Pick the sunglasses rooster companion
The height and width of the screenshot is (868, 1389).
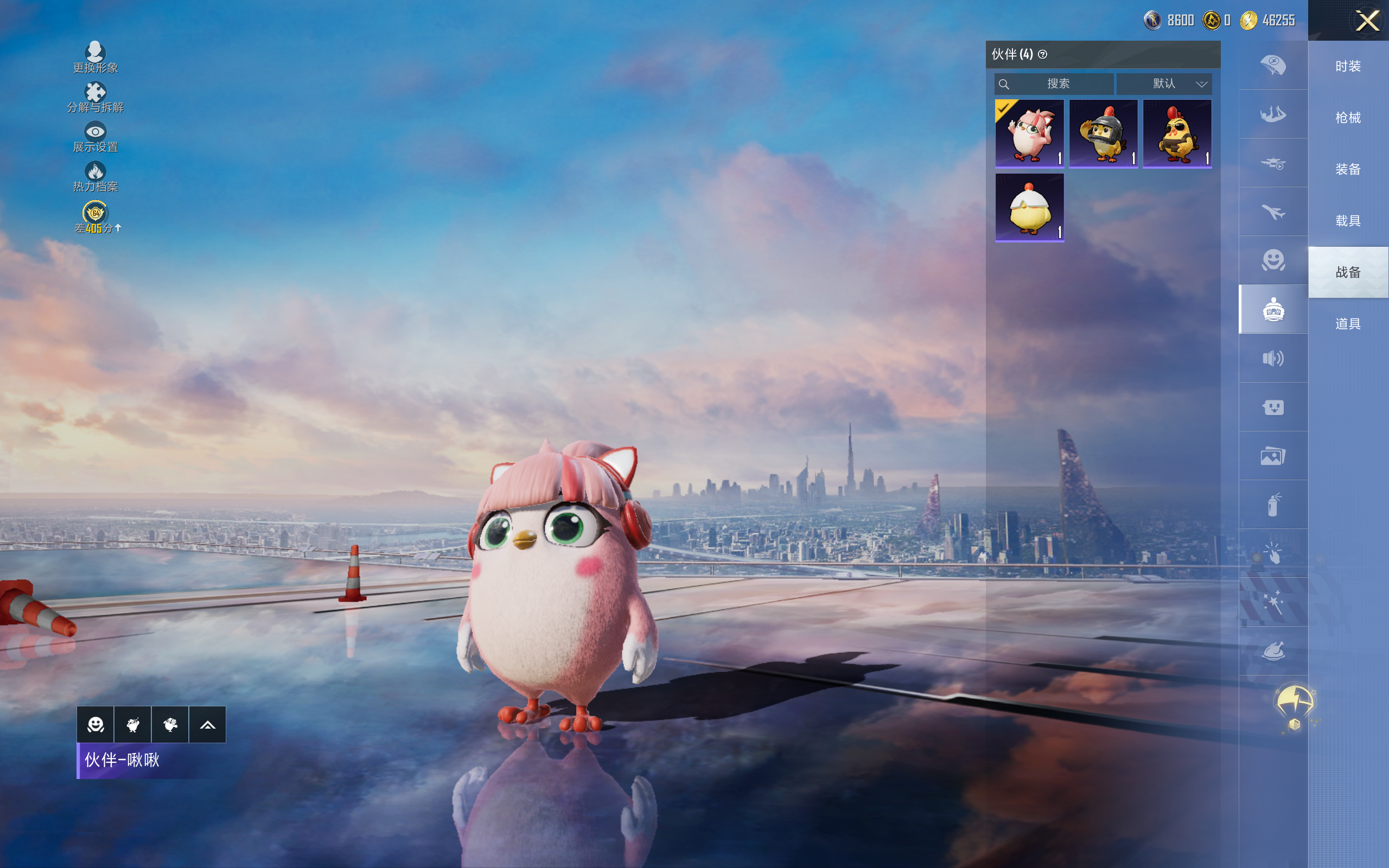1177,133
